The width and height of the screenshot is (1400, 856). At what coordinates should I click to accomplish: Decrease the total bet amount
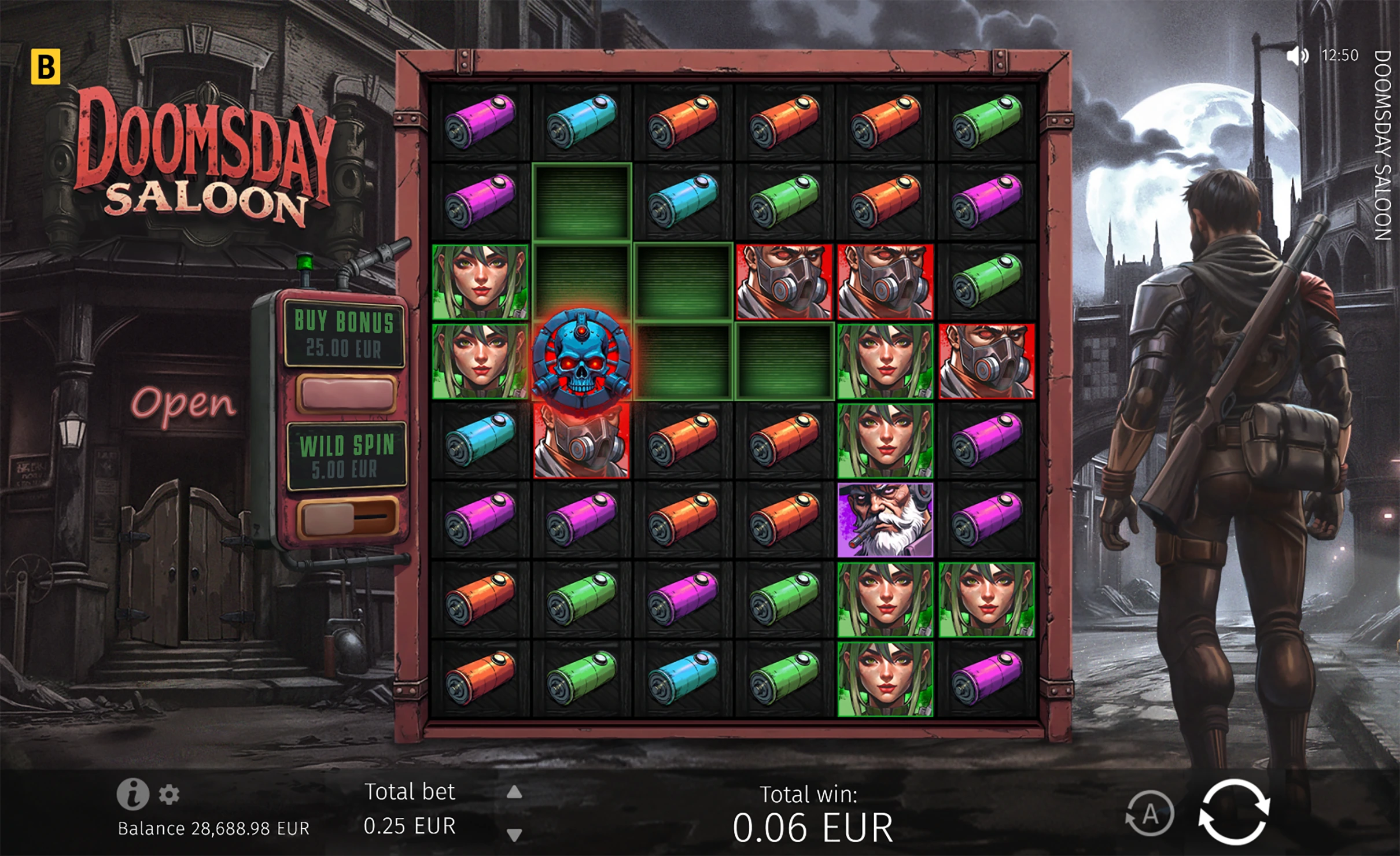pyautogui.click(x=514, y=834)
